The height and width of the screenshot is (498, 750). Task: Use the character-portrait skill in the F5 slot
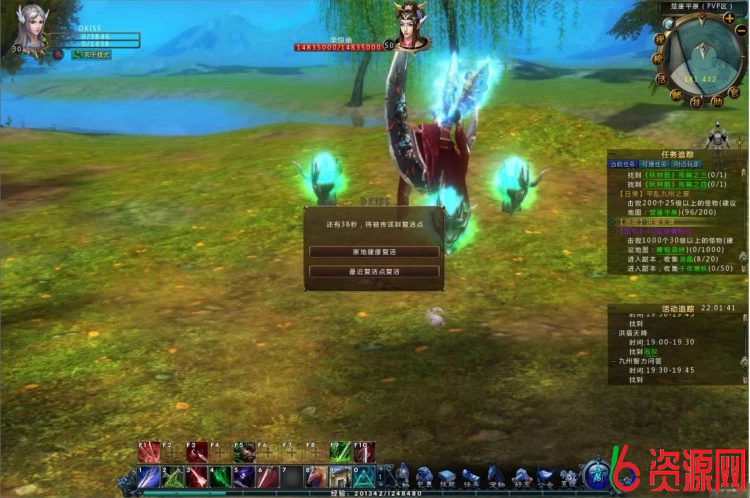244,452
